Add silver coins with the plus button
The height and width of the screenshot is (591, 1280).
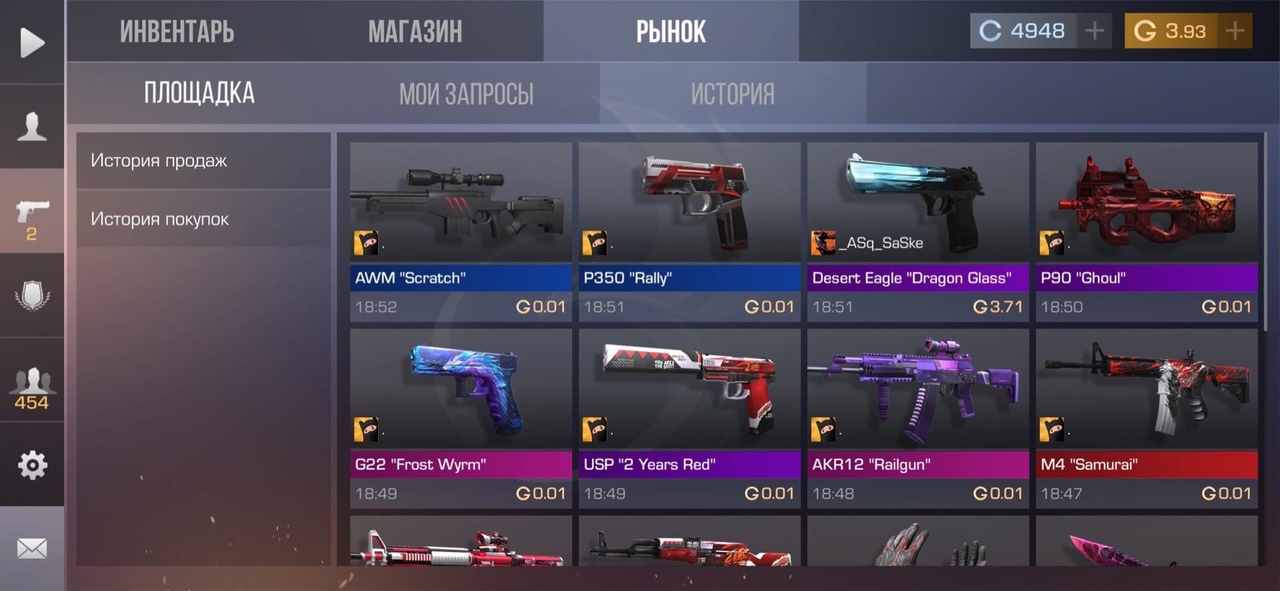pos(1095,31)
